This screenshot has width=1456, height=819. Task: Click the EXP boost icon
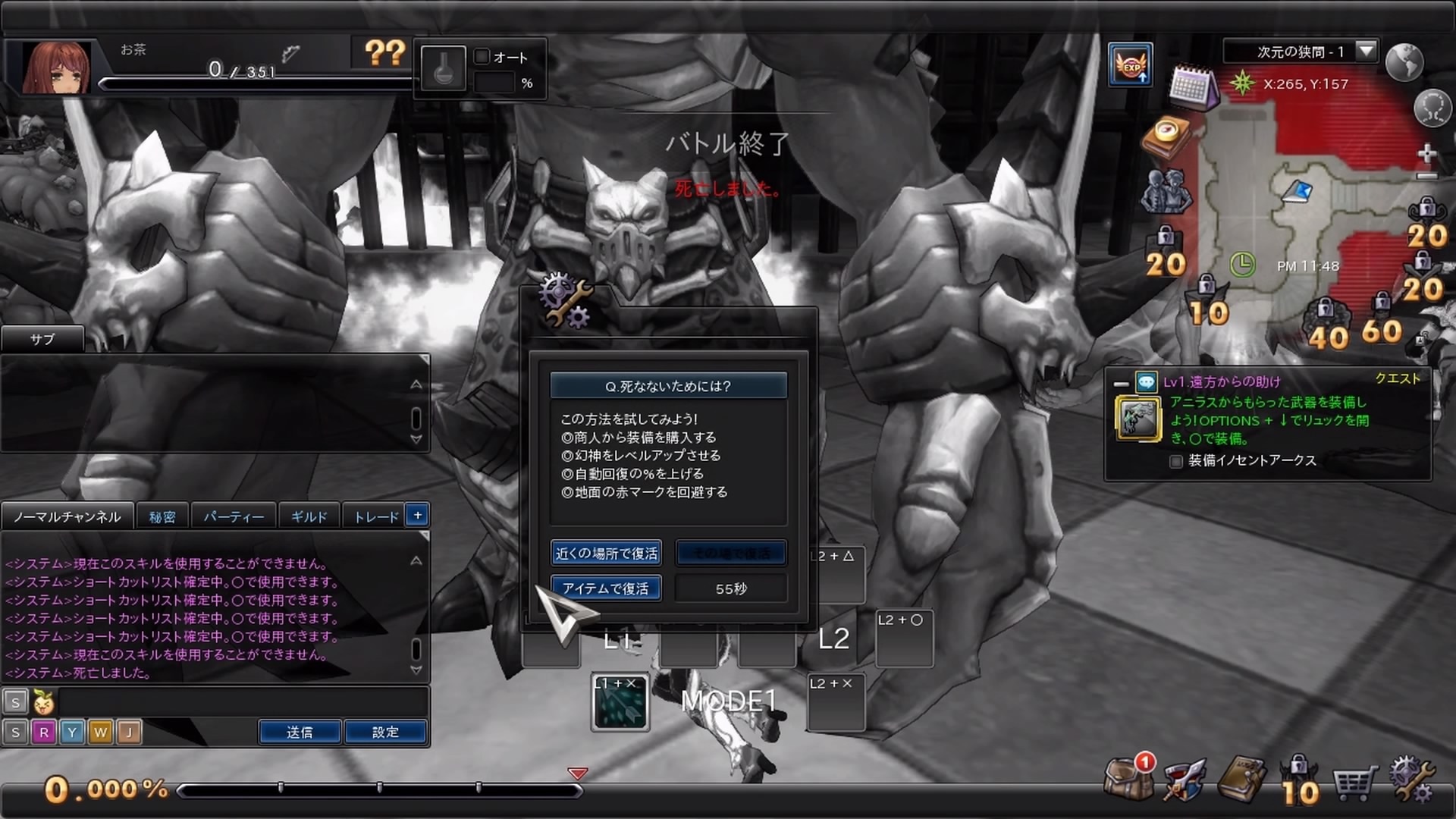pos(1131,65)
